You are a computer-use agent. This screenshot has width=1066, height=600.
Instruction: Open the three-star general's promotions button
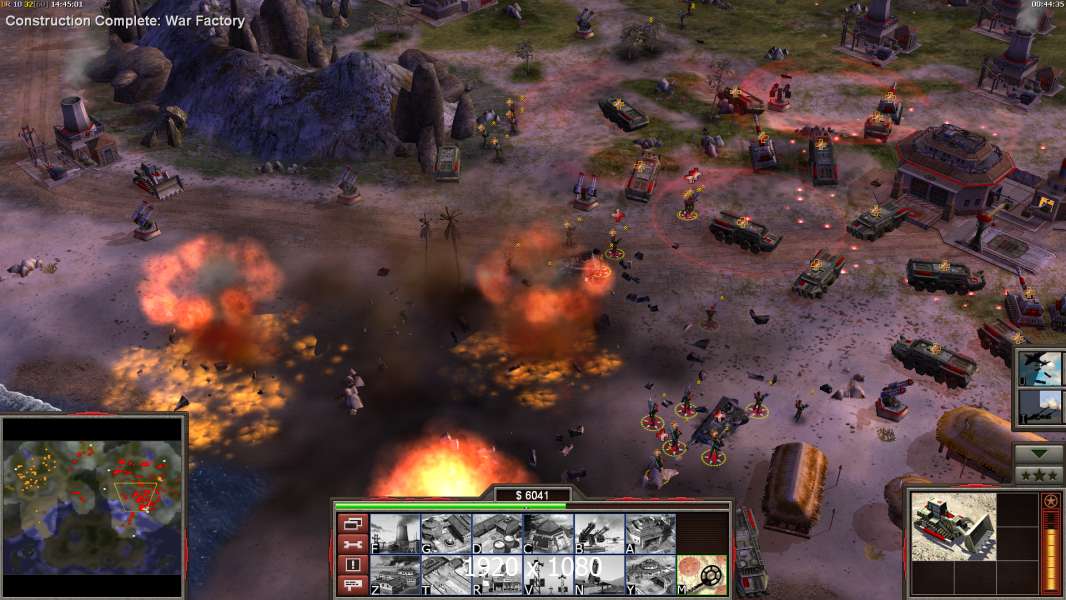1039,475
